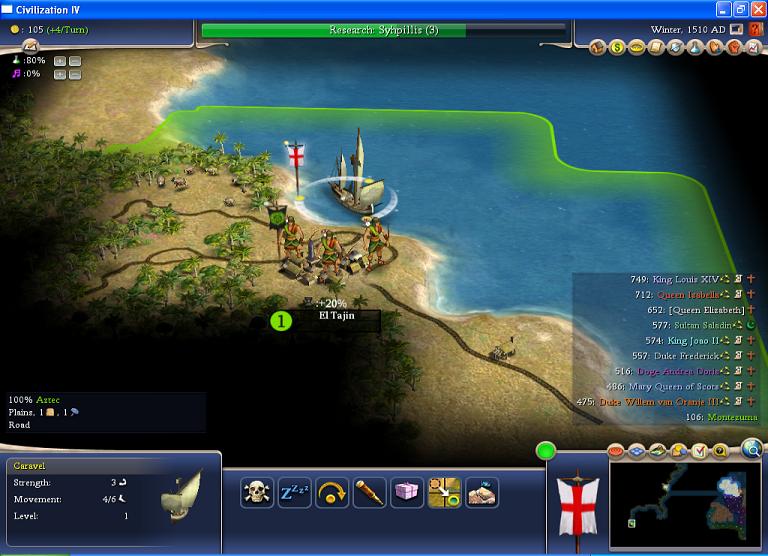This screenshot has height=556, width=768.
Task: Choose the go-to movement command
Action: (x=443, y=492)
